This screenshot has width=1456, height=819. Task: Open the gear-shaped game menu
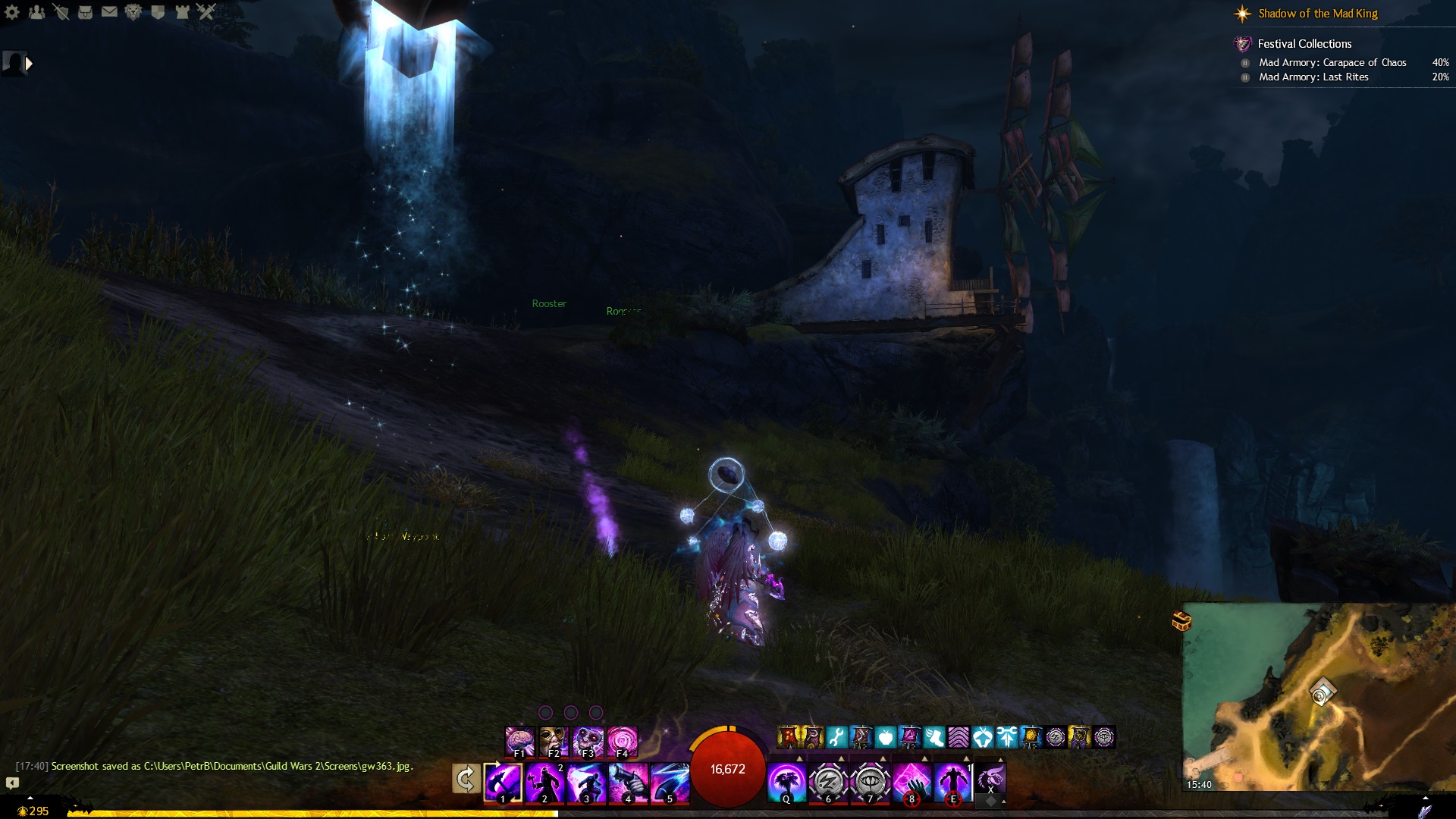[x=12, y=12]
